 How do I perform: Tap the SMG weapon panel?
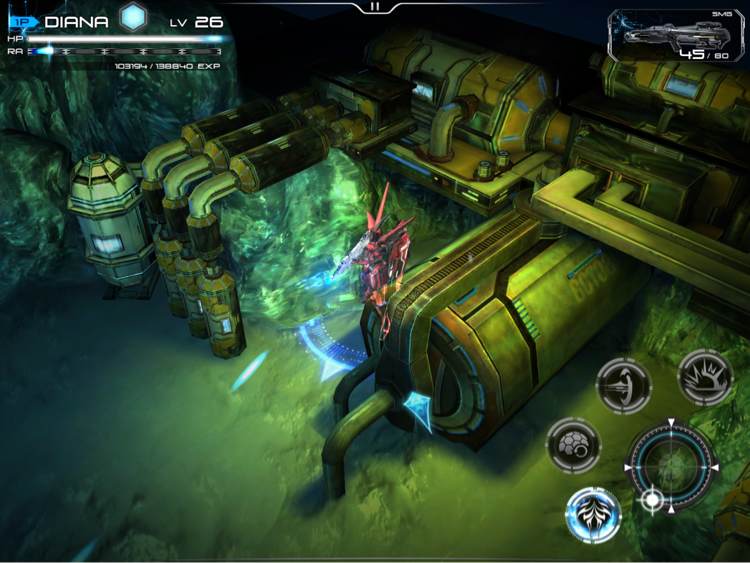675,38
